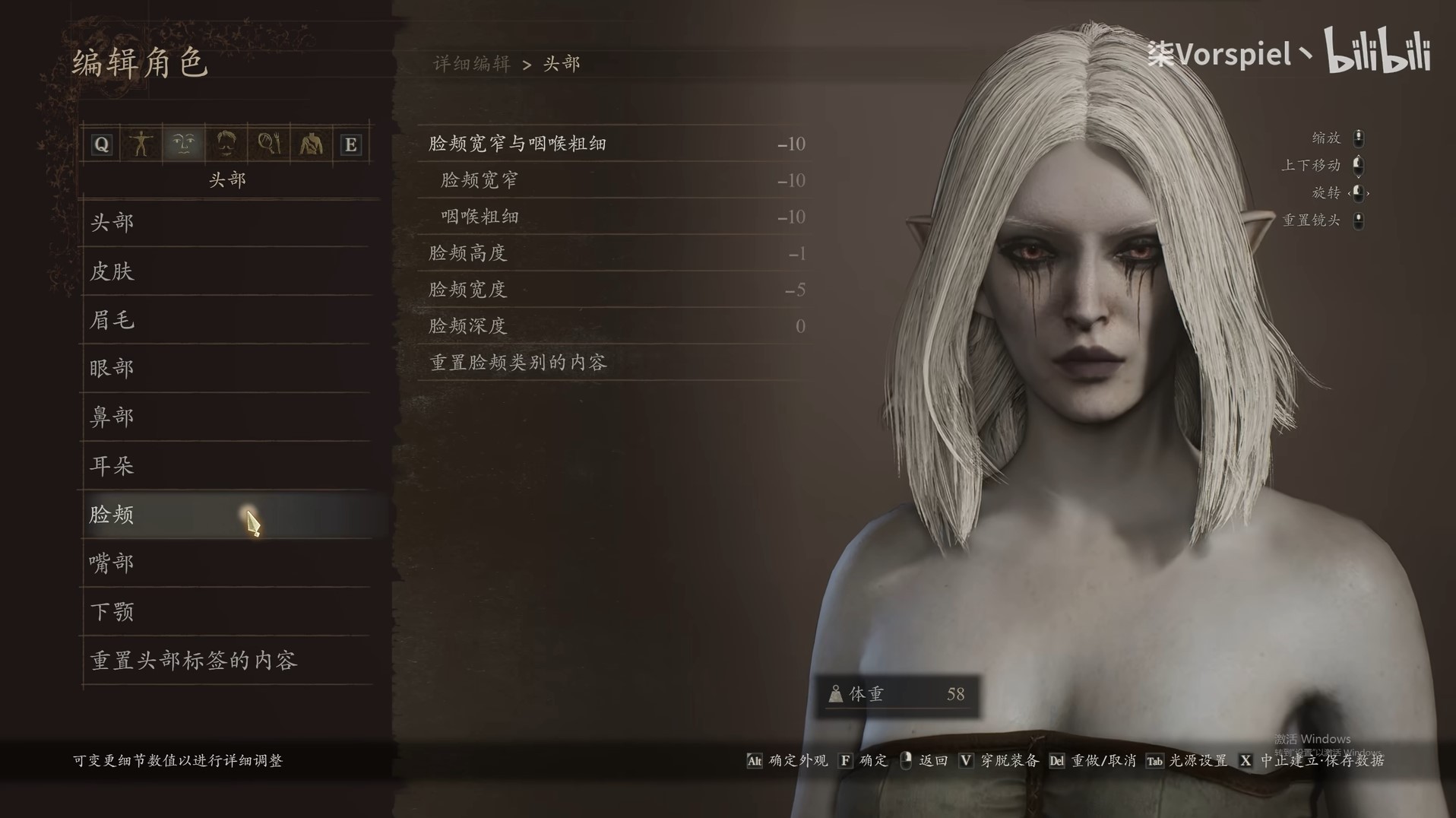Switch to the hair and beard tab

(x=226, y=144)
